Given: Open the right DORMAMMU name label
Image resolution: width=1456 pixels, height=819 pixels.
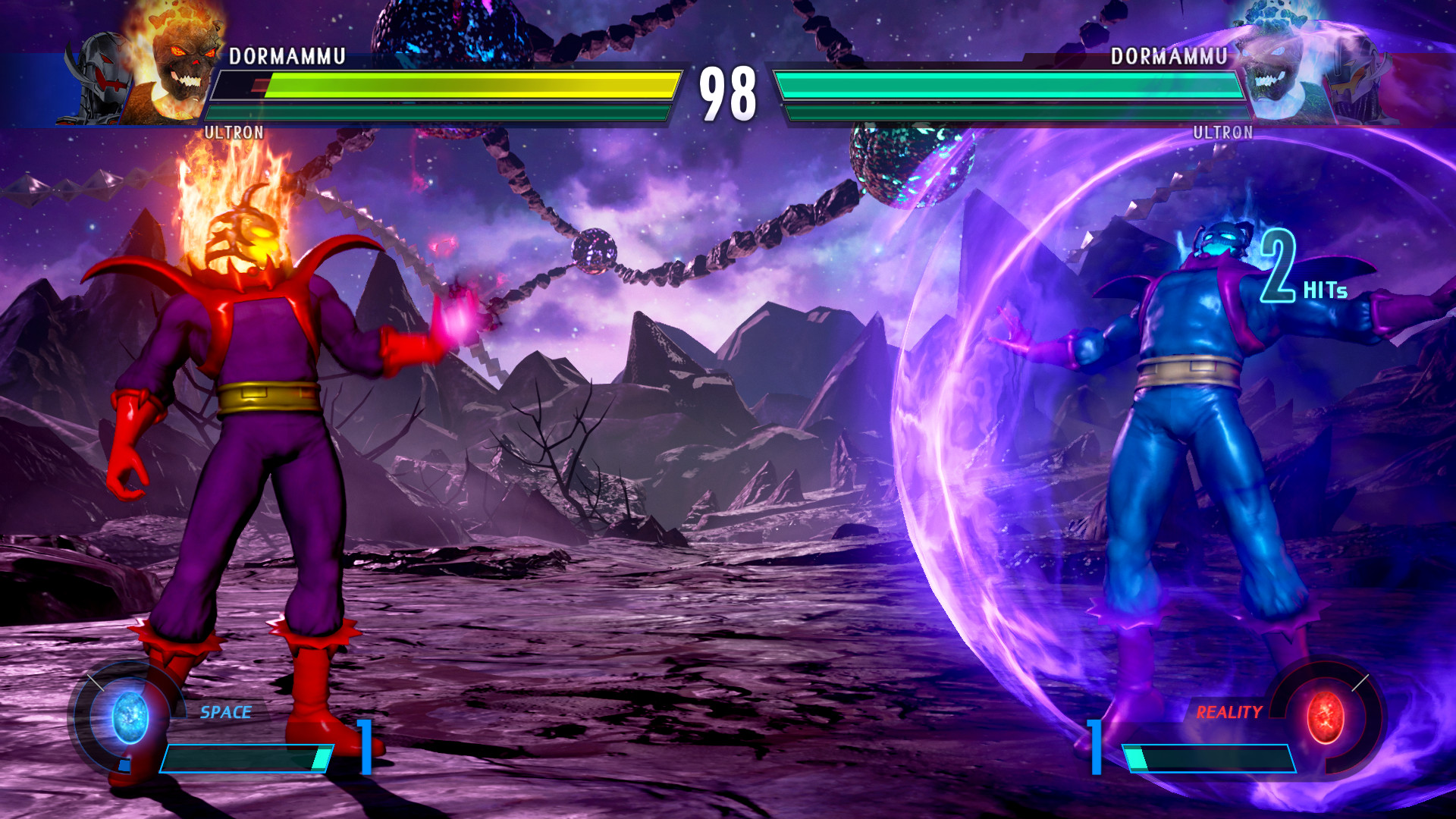Looking at the screenshot, I should [1170, 54].
